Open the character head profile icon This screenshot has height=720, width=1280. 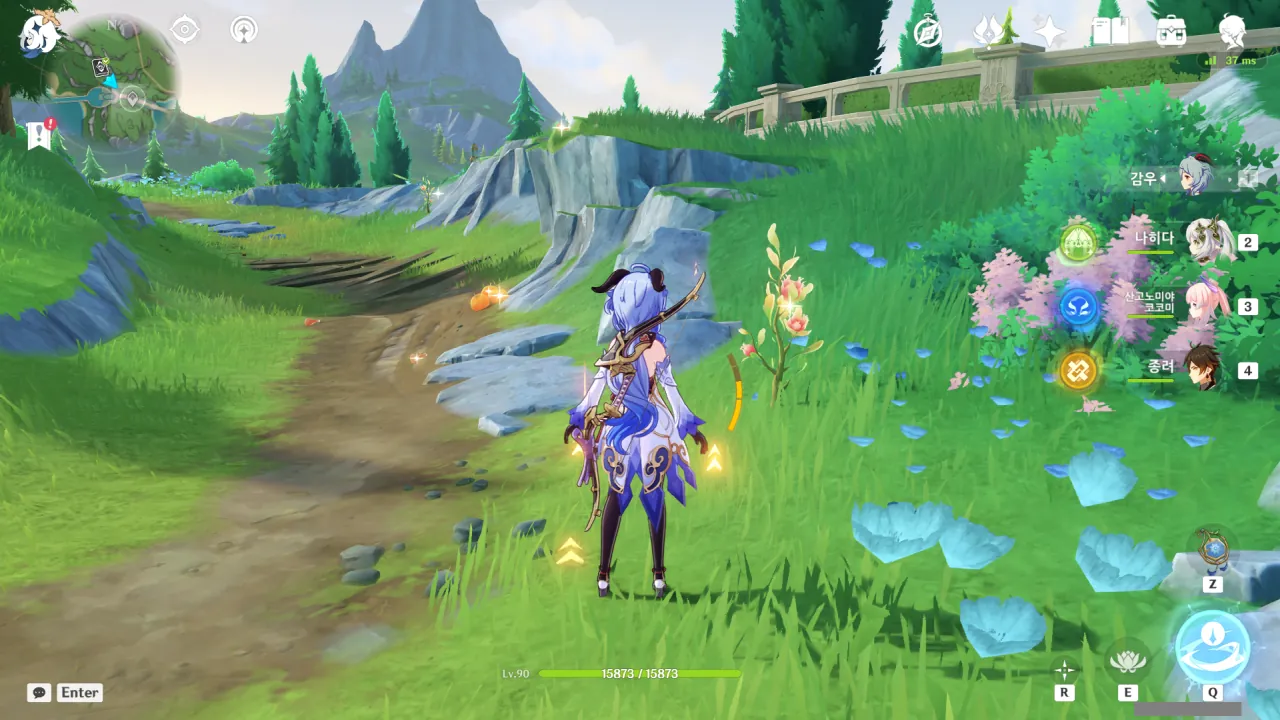(x=1232, y=31)
